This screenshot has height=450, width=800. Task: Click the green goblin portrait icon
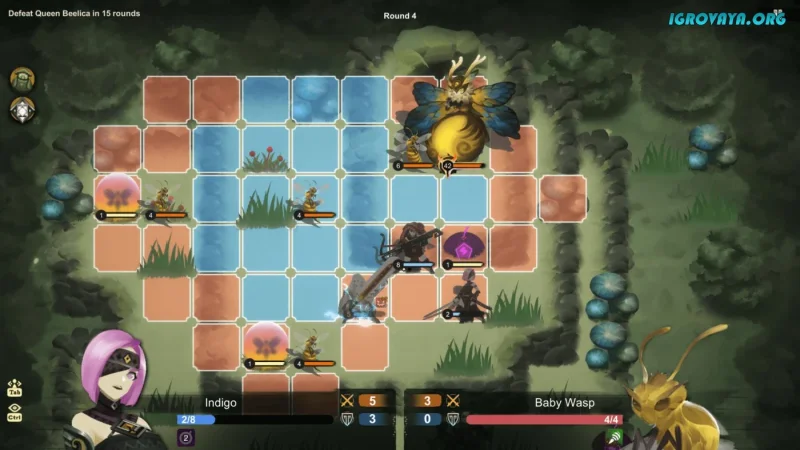(22, 79)
